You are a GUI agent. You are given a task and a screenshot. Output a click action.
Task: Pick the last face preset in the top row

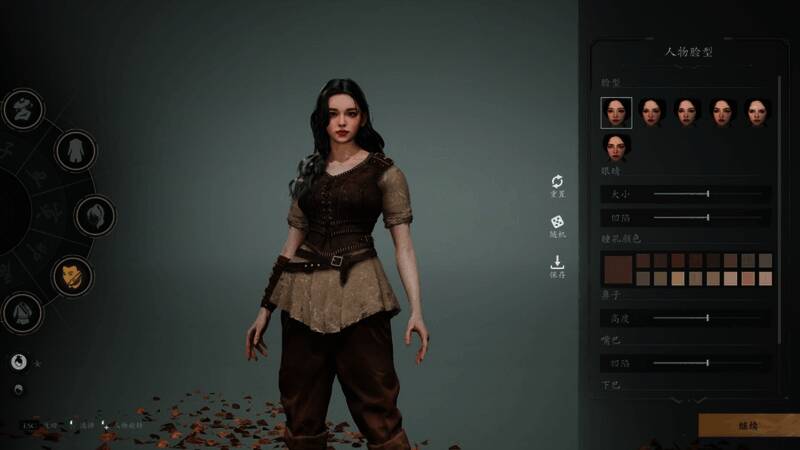tap(756, 112)
